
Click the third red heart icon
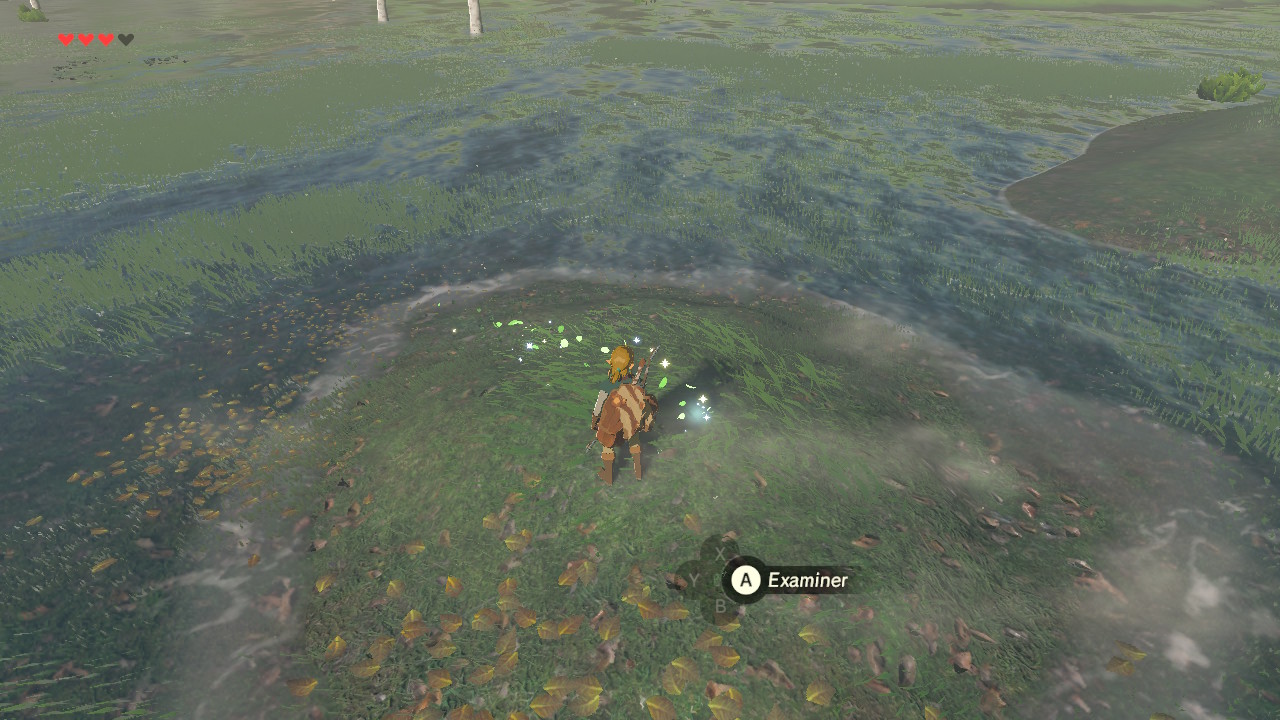click(x=106, y=38)
